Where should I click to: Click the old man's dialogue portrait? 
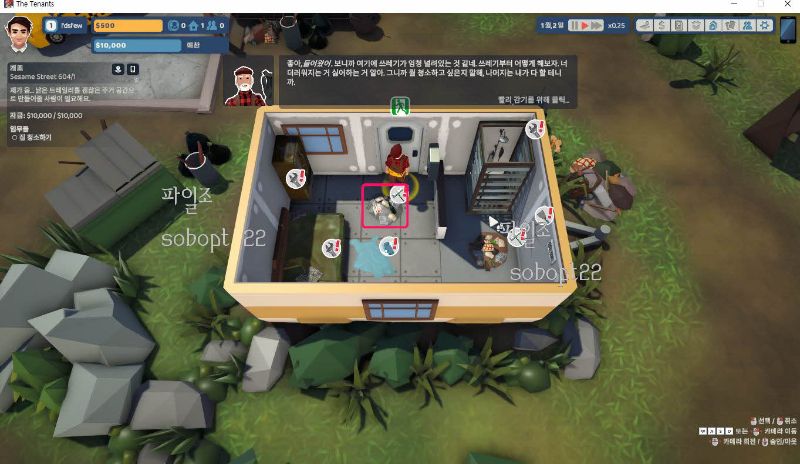point(245,84)
